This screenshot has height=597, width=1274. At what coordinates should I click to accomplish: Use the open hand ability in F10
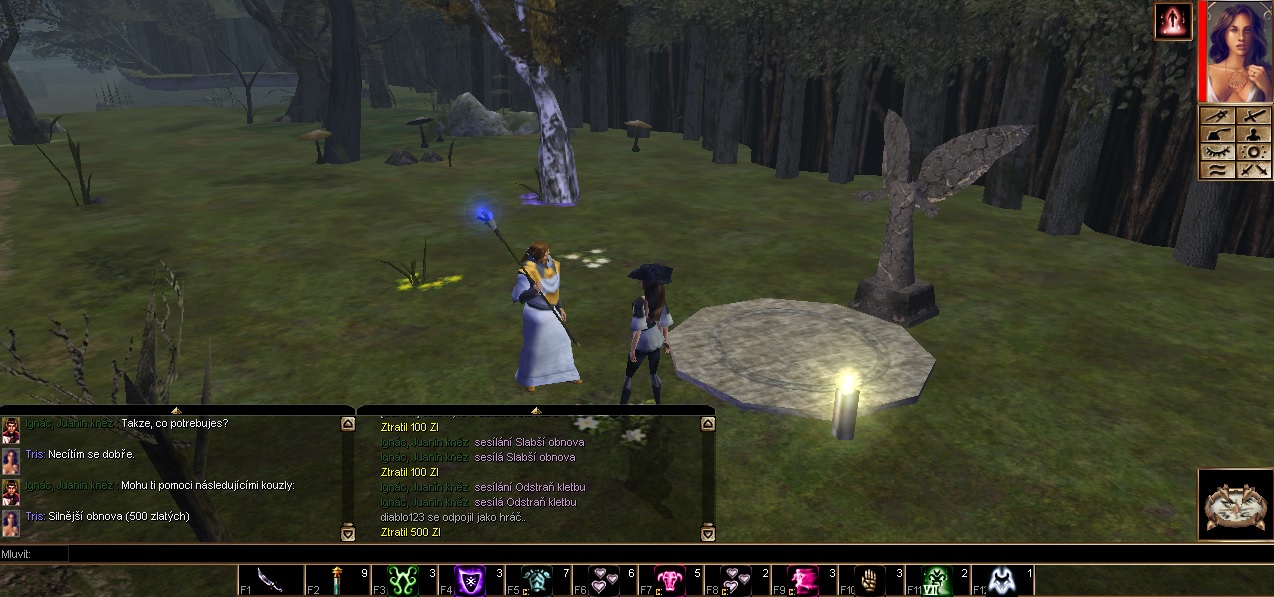pos(870,580)
